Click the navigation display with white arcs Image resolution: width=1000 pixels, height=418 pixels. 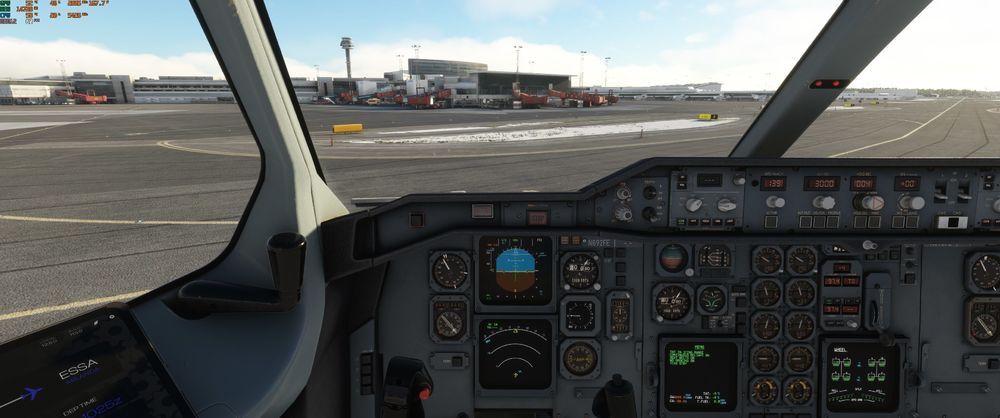tap(515, 353)
